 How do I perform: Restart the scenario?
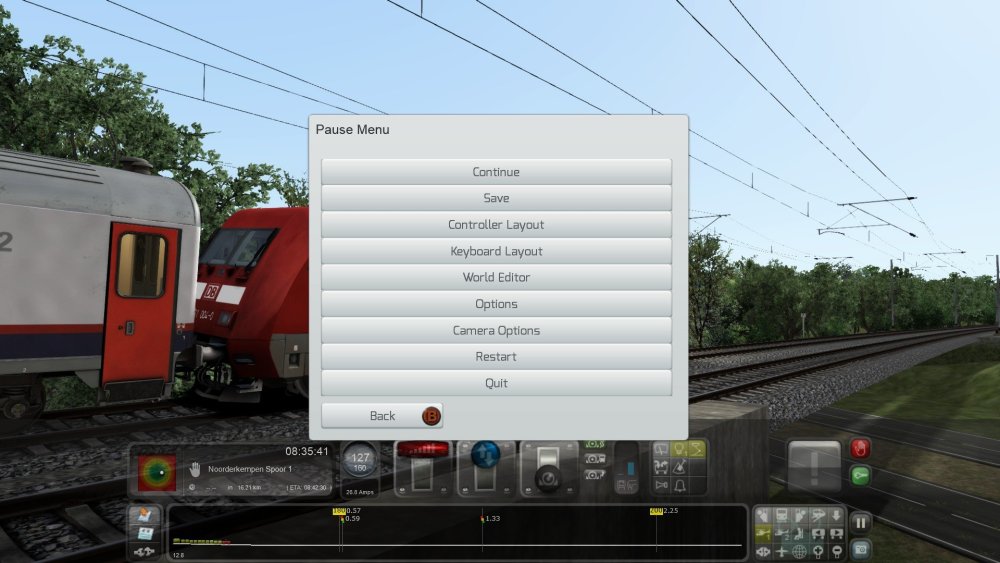[496, 357]
